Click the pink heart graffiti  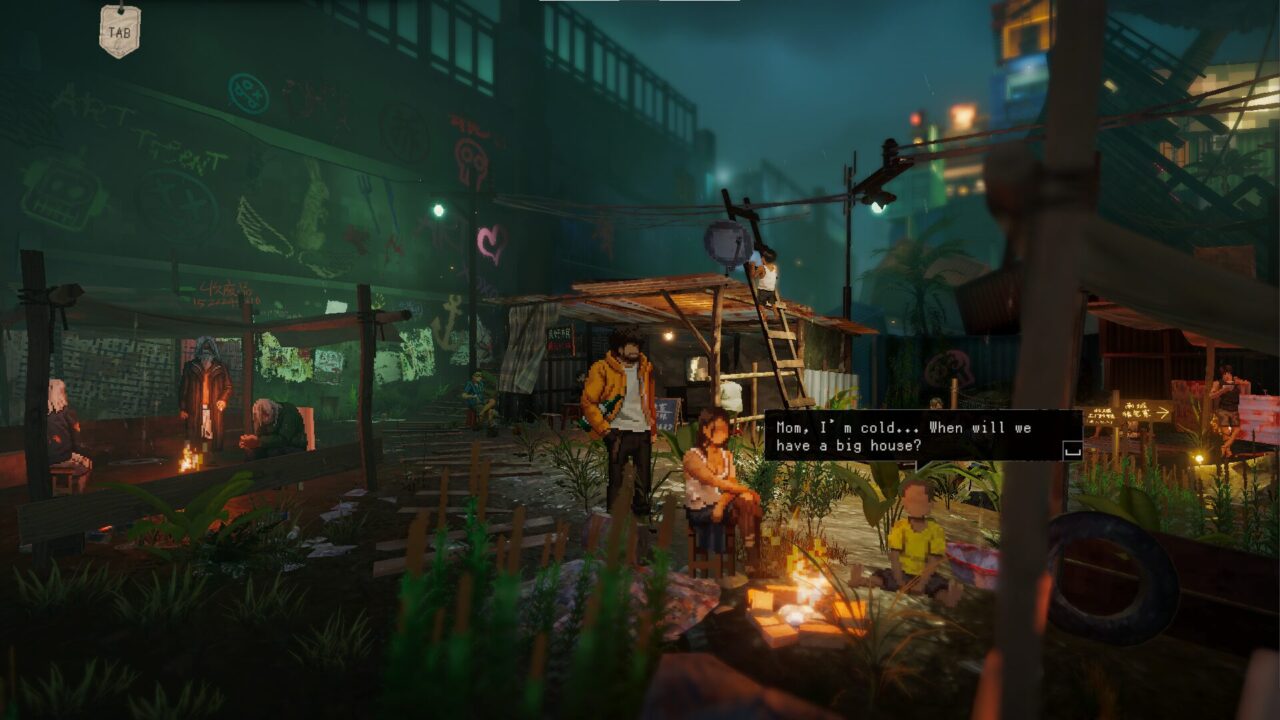coord(492,241)
